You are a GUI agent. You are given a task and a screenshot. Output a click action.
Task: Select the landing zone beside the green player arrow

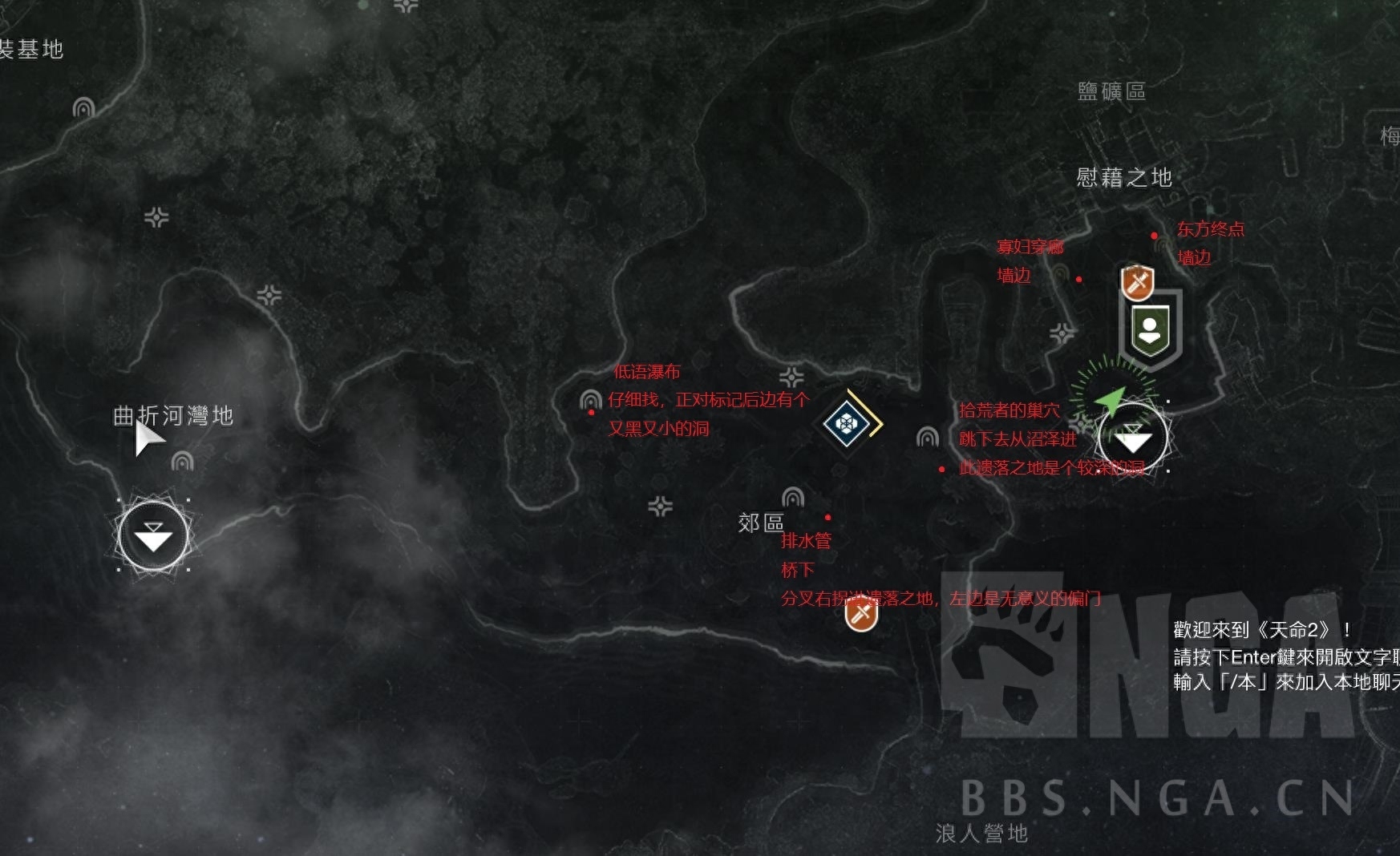(x=1132, y=438)
